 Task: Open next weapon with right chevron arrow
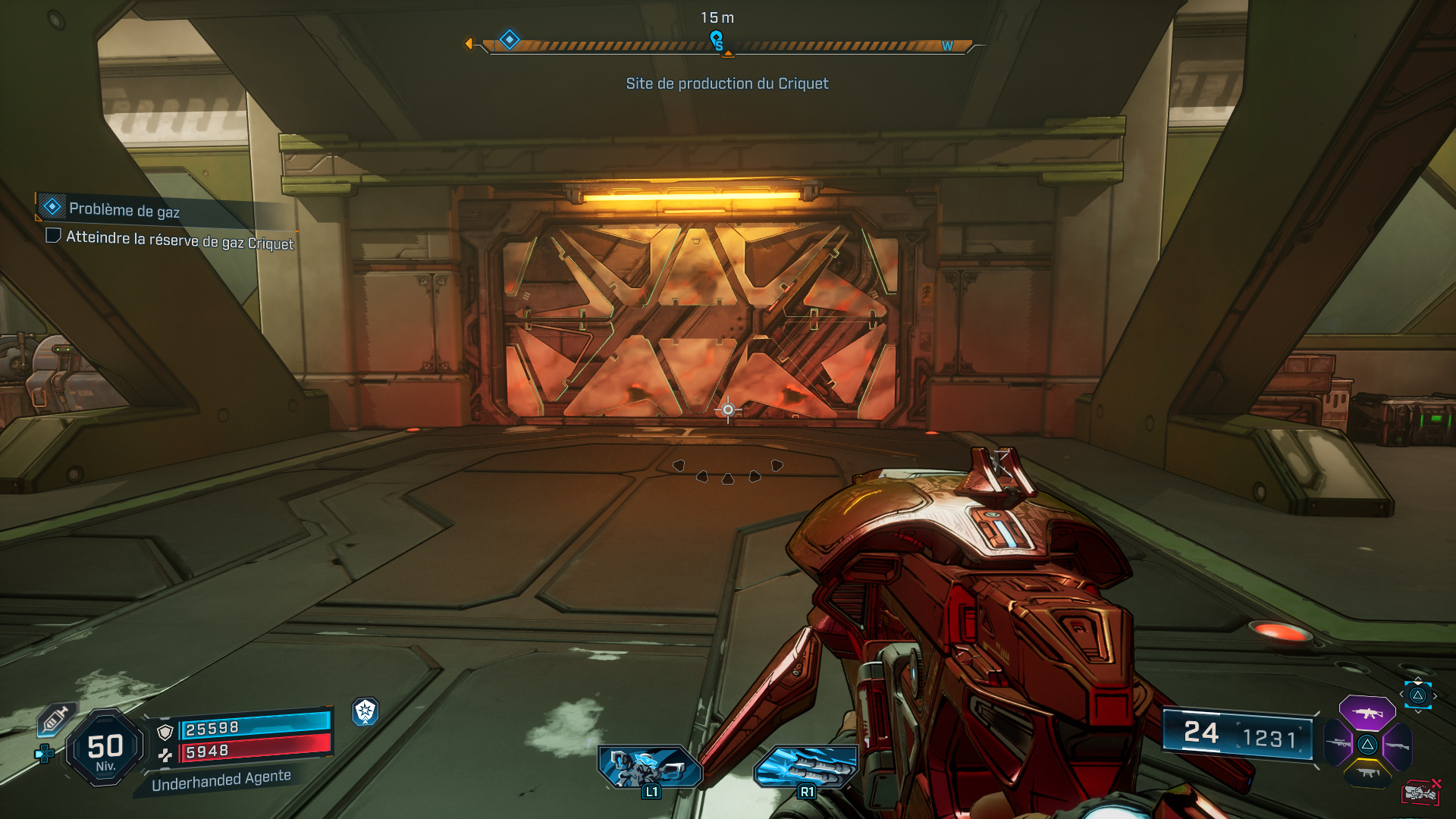point(1435,695)
